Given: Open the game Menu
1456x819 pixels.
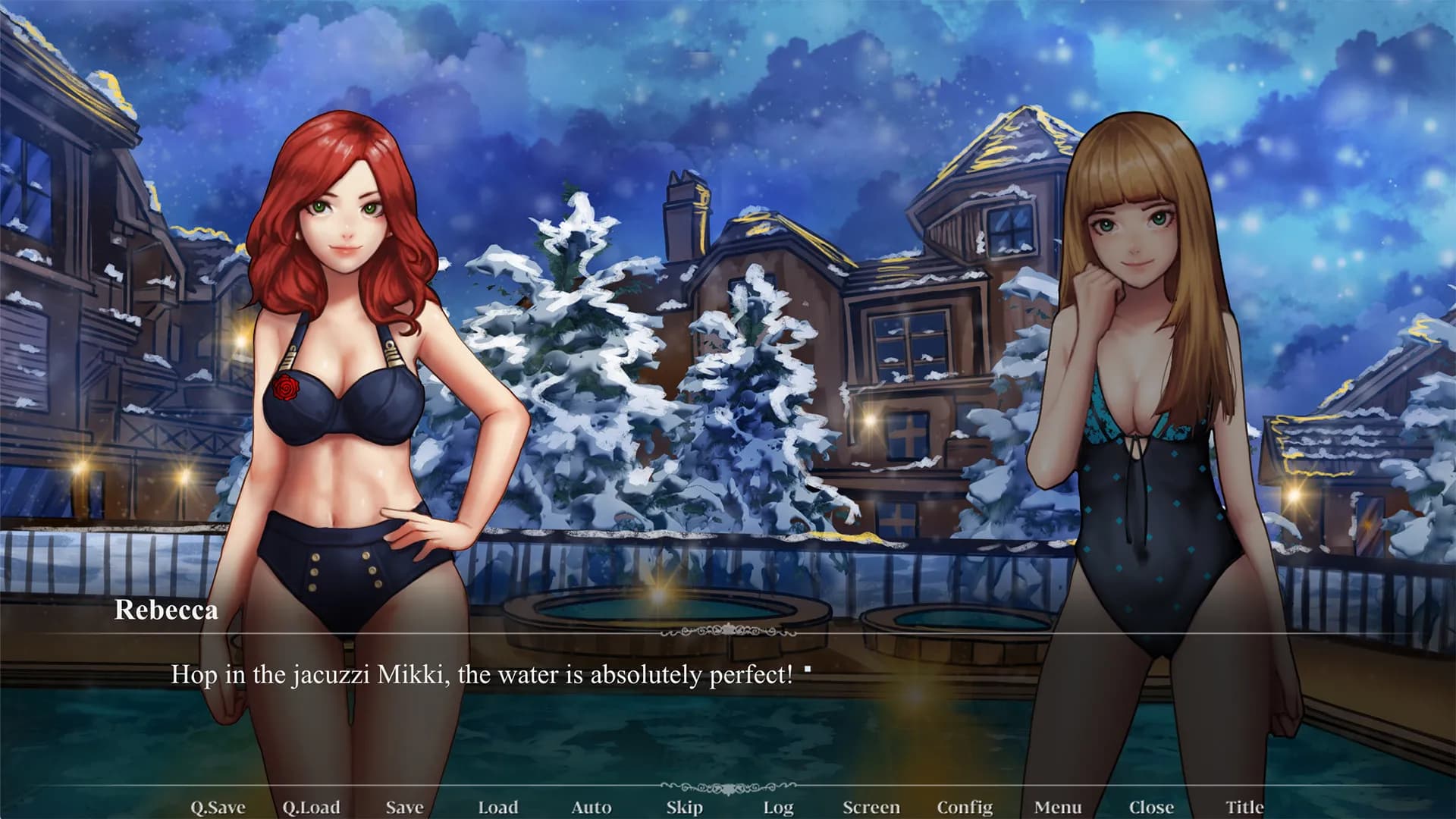Looking at the screenshot, I should tap(1058, 807).
